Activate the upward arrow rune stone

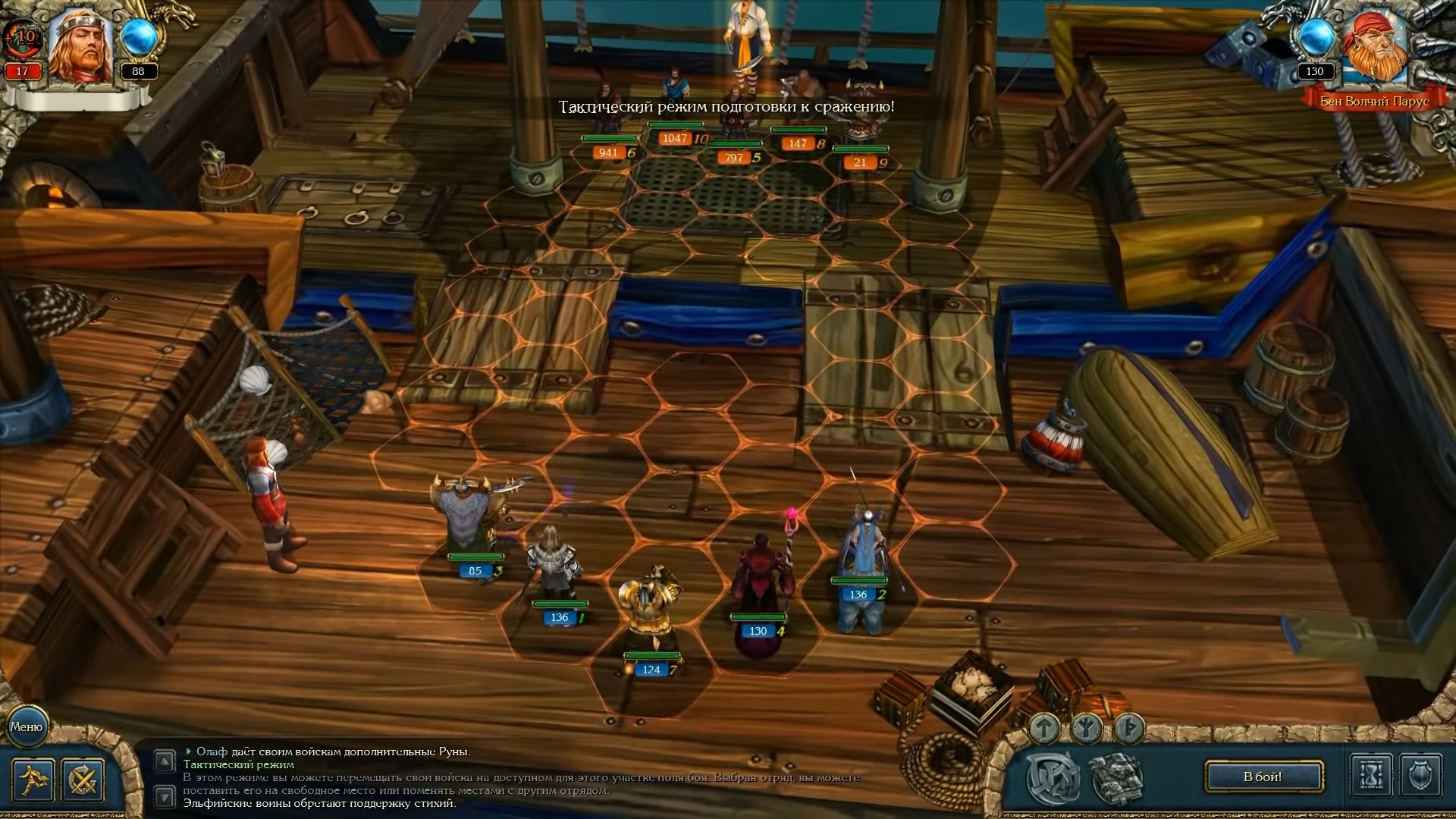pos(1045,729)
